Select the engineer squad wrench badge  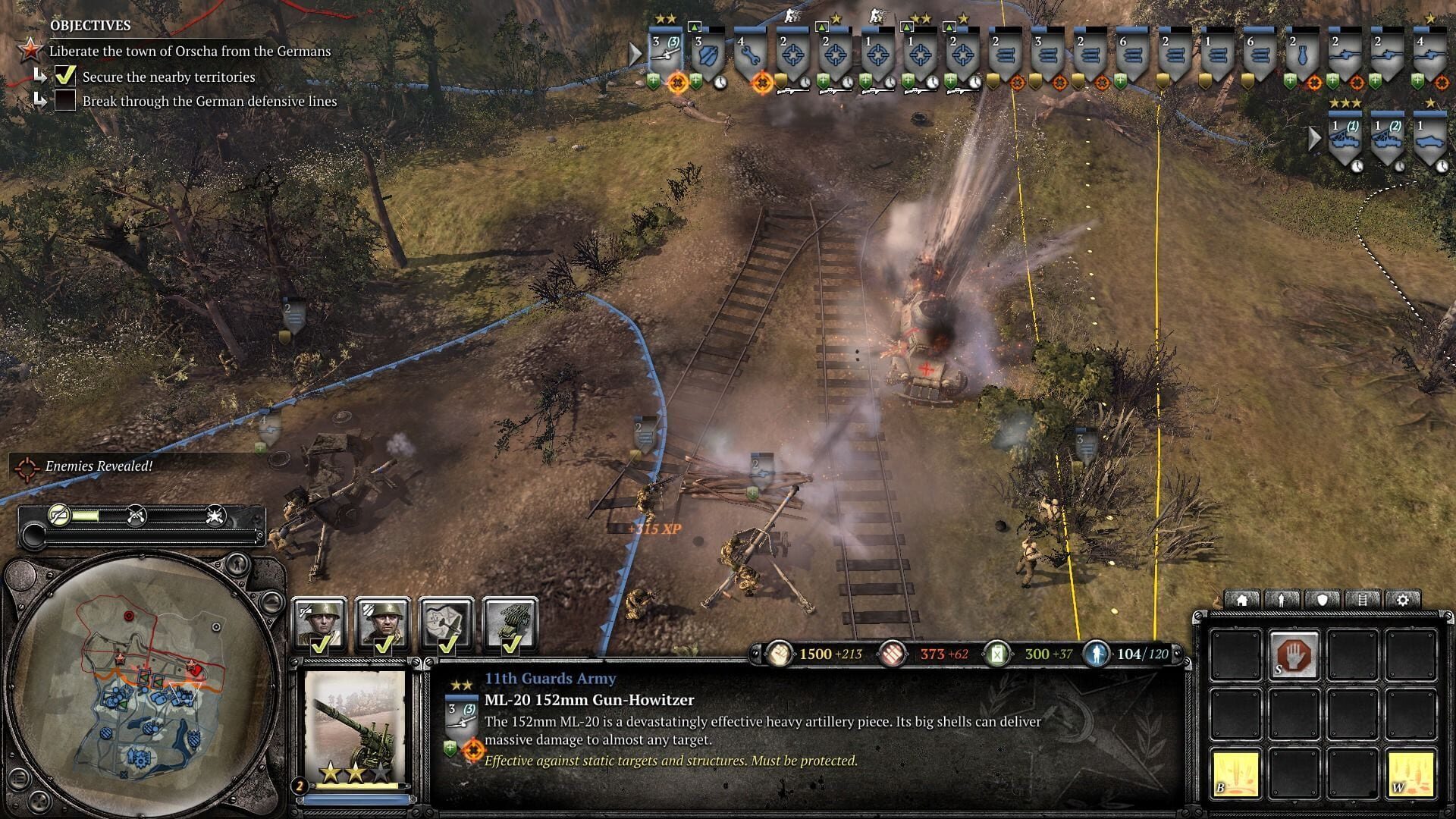tap(751, 55)
